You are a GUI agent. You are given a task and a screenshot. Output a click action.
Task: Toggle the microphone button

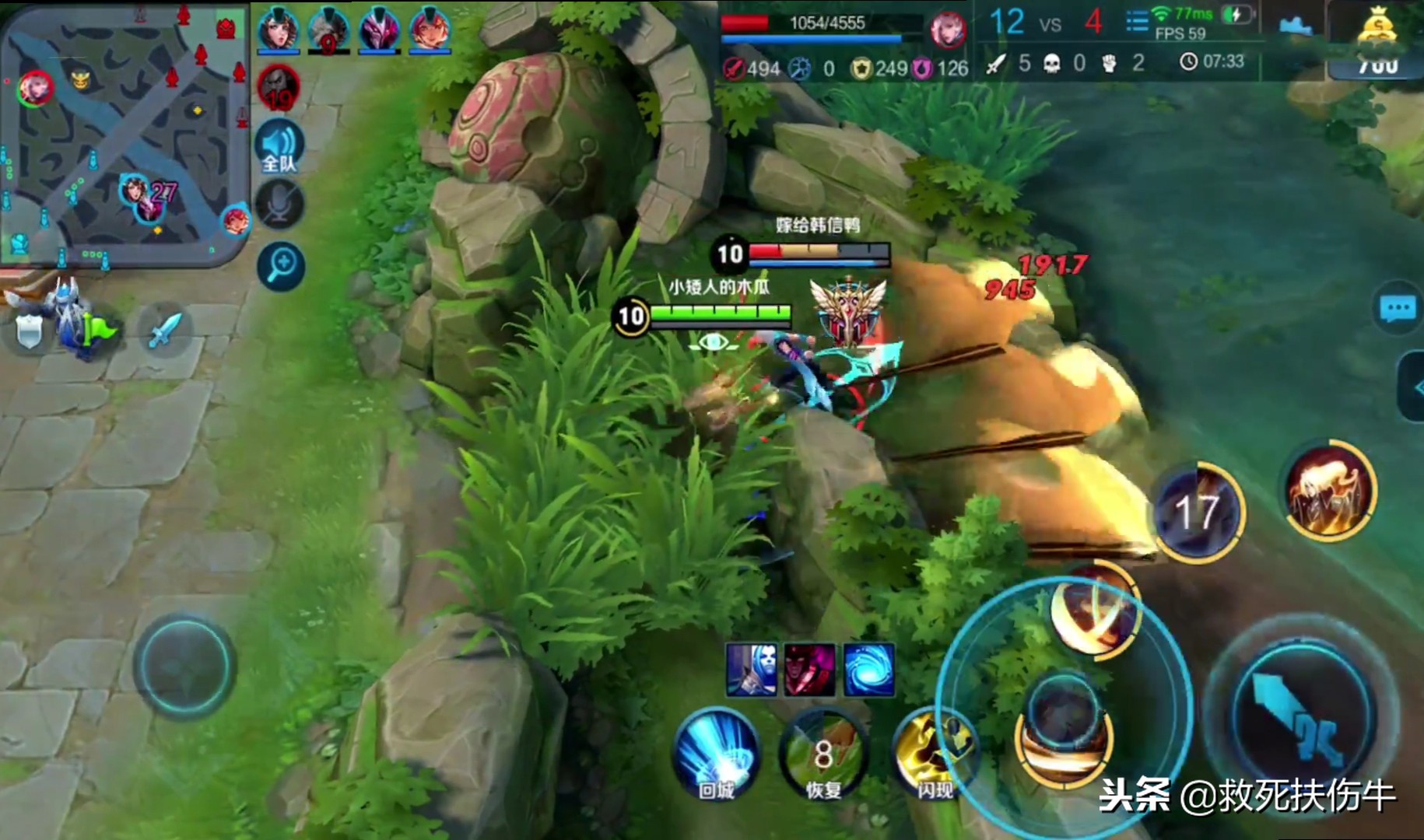pos(279,205)
